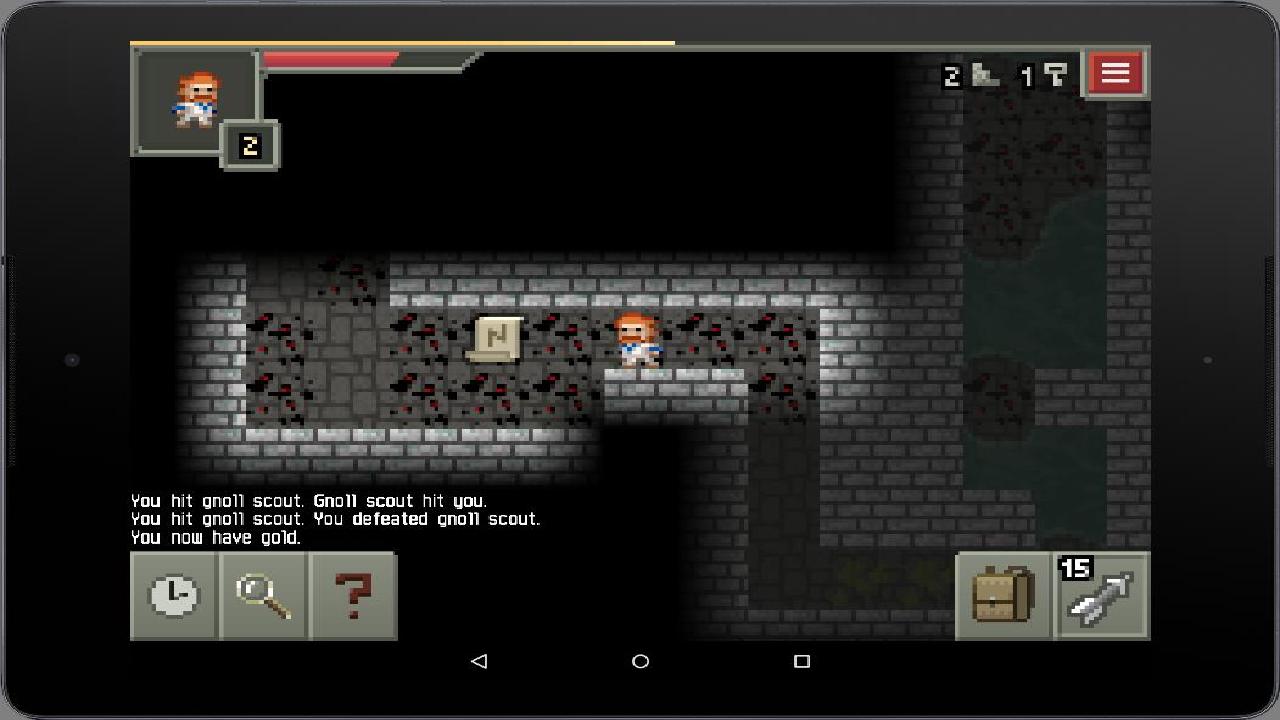Tap the recent apps square button

tap(800, 662)
